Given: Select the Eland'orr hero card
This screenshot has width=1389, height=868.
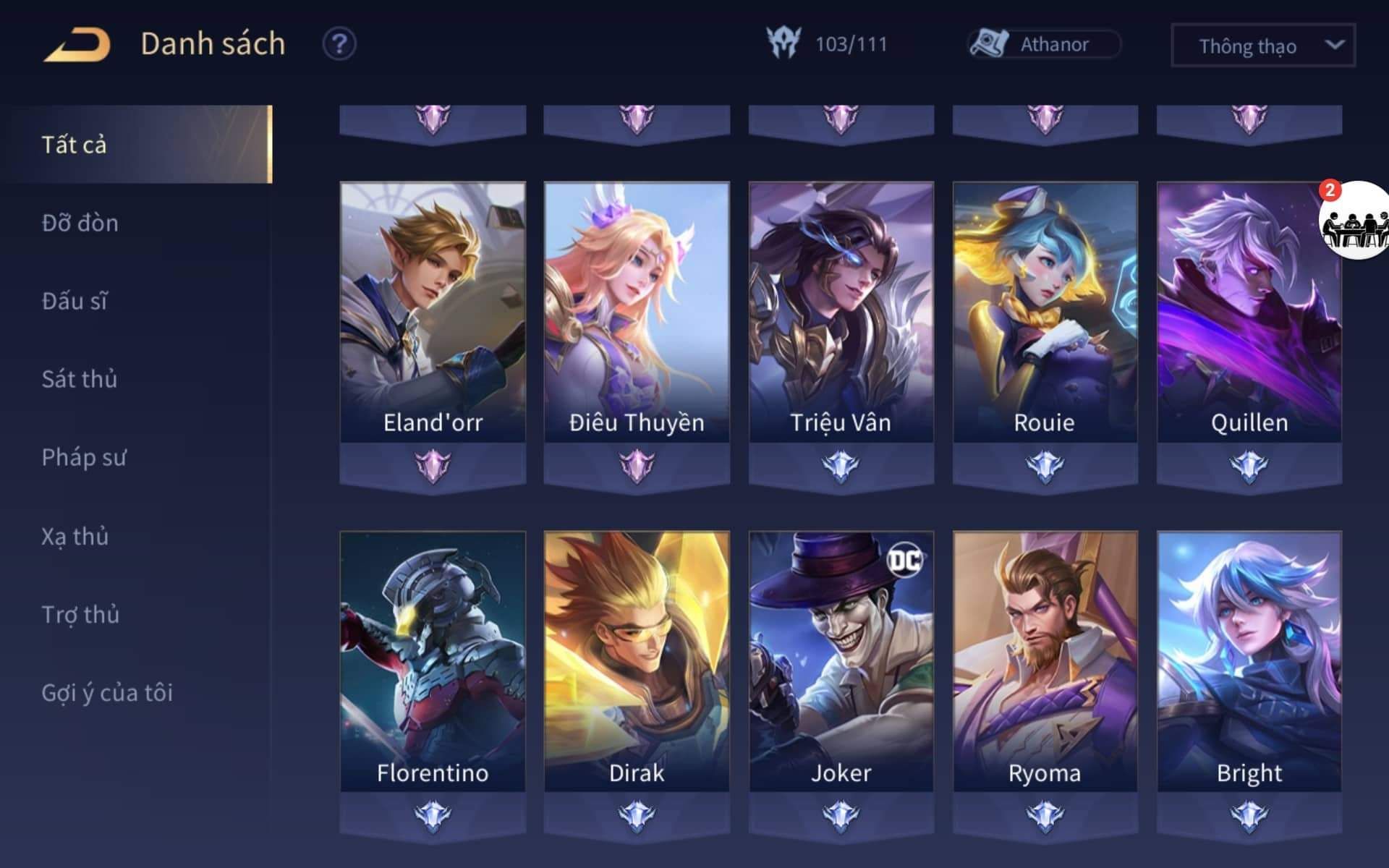Looking at the screenshot, I should click(433, 312).
